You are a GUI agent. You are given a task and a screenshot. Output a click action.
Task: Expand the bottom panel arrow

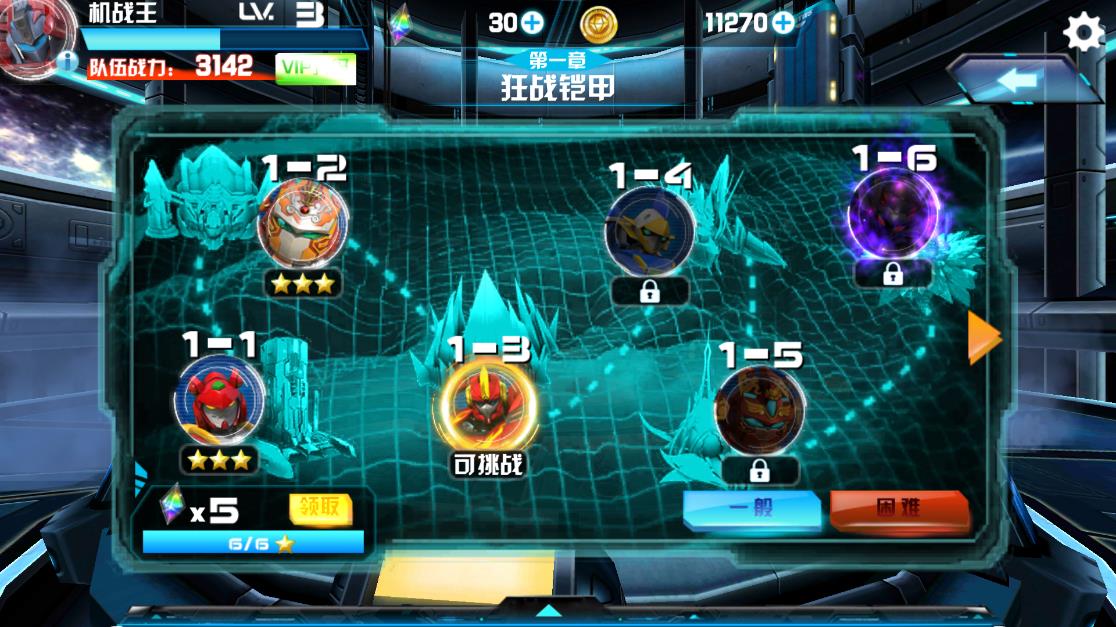[x=549, y=609]
